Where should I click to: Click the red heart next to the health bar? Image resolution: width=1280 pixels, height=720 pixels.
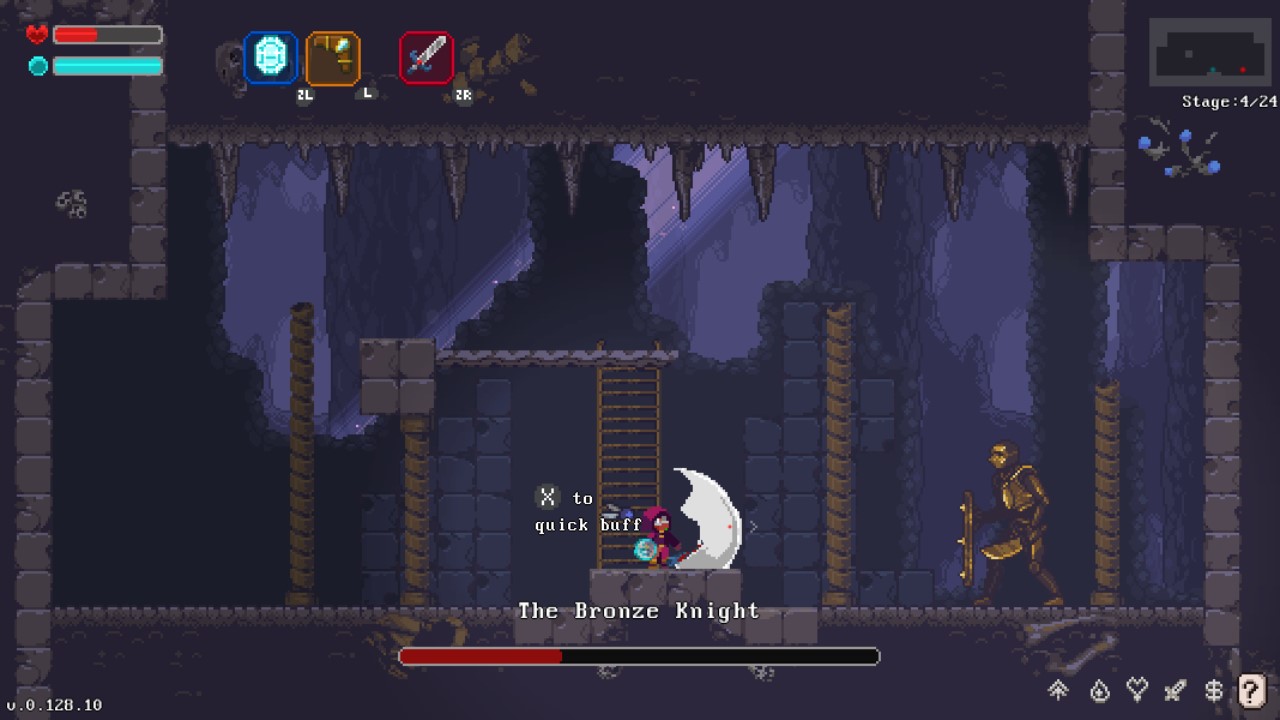(34, 33)
